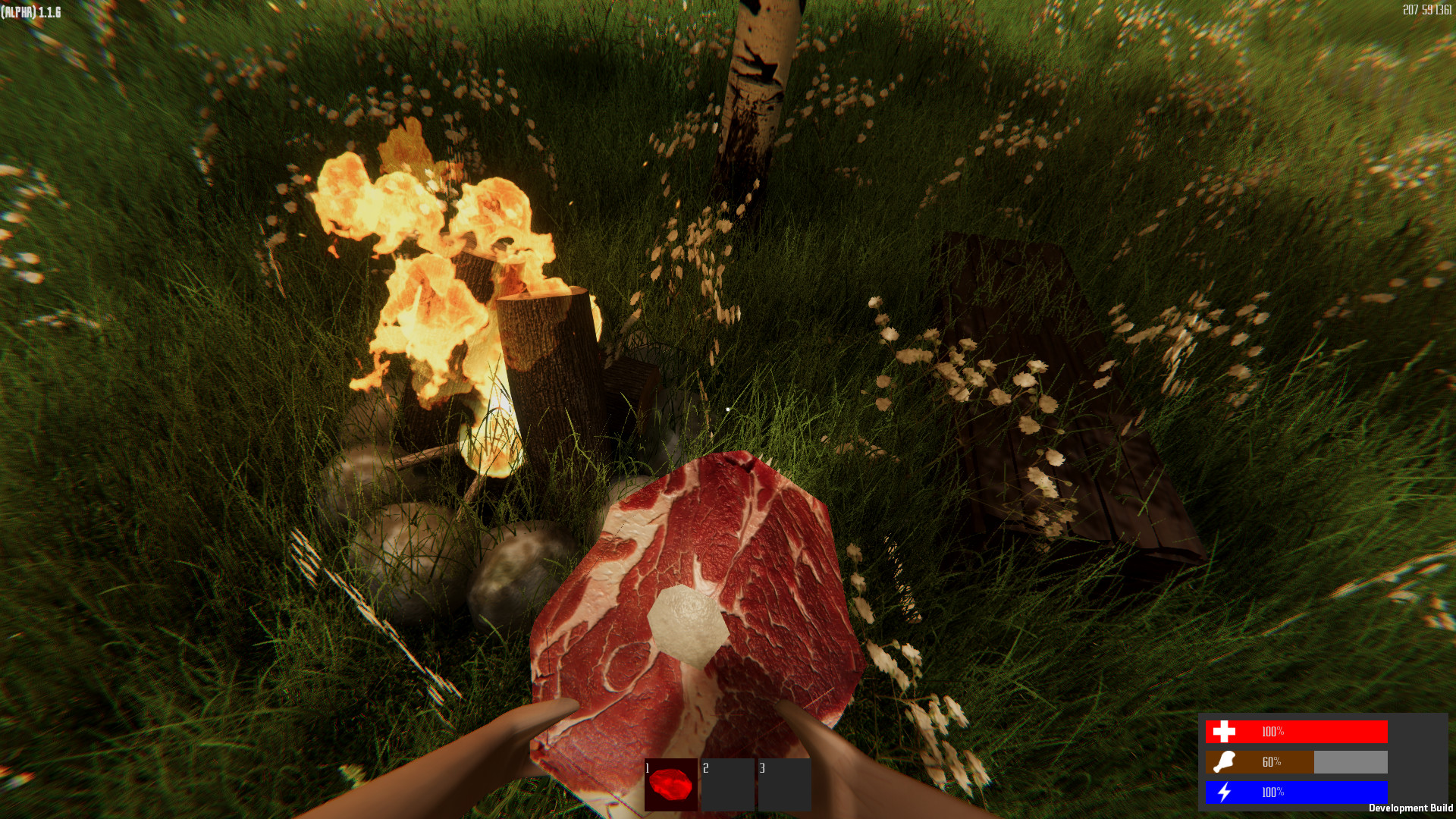Image resolution: width=1456 pixels, height=819 pixels.
Task: Select the raw meat in hotbar slot 1
Action: click(x=670, y=783)
